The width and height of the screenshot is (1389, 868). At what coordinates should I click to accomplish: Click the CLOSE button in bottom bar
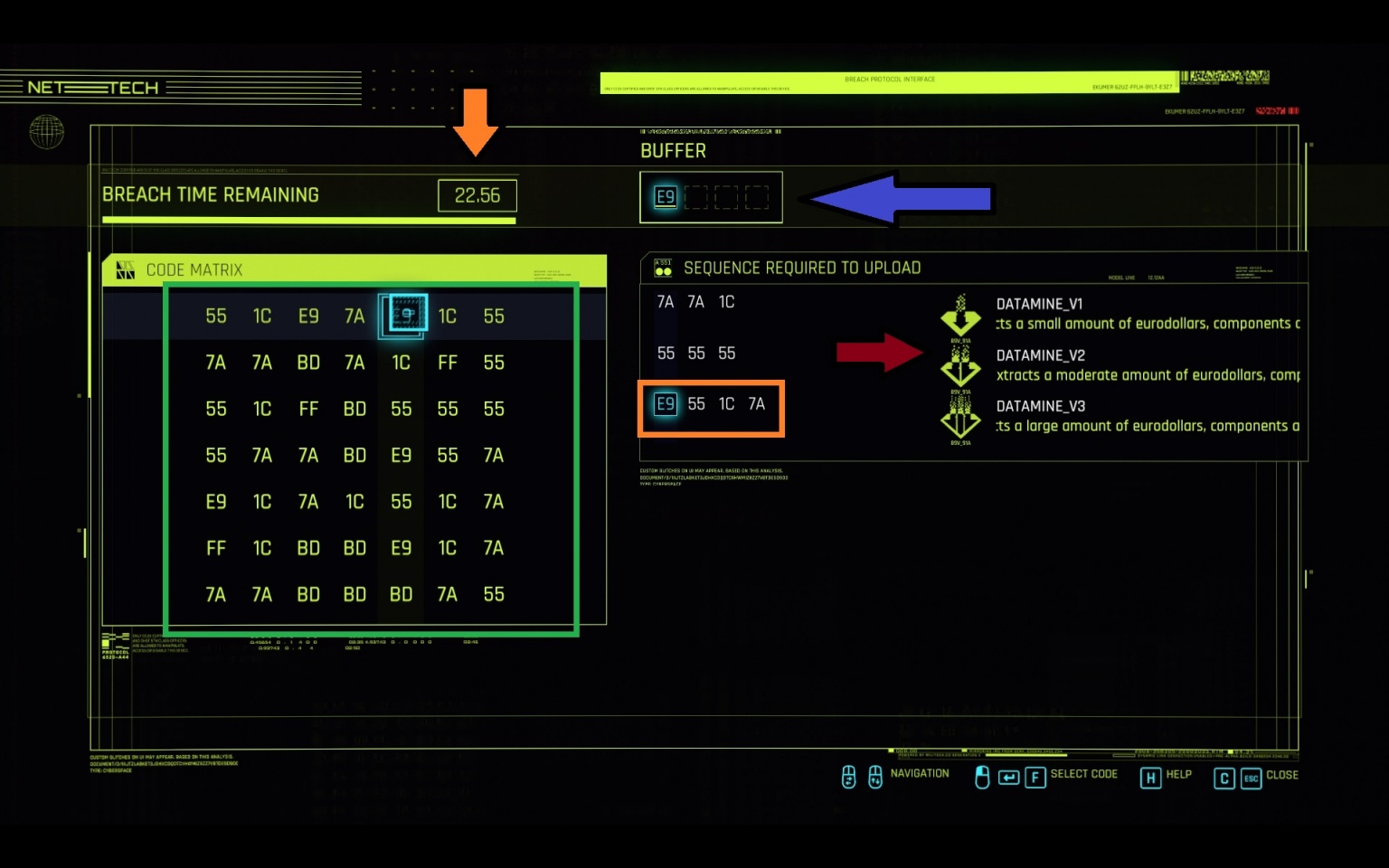[1282, 776]
